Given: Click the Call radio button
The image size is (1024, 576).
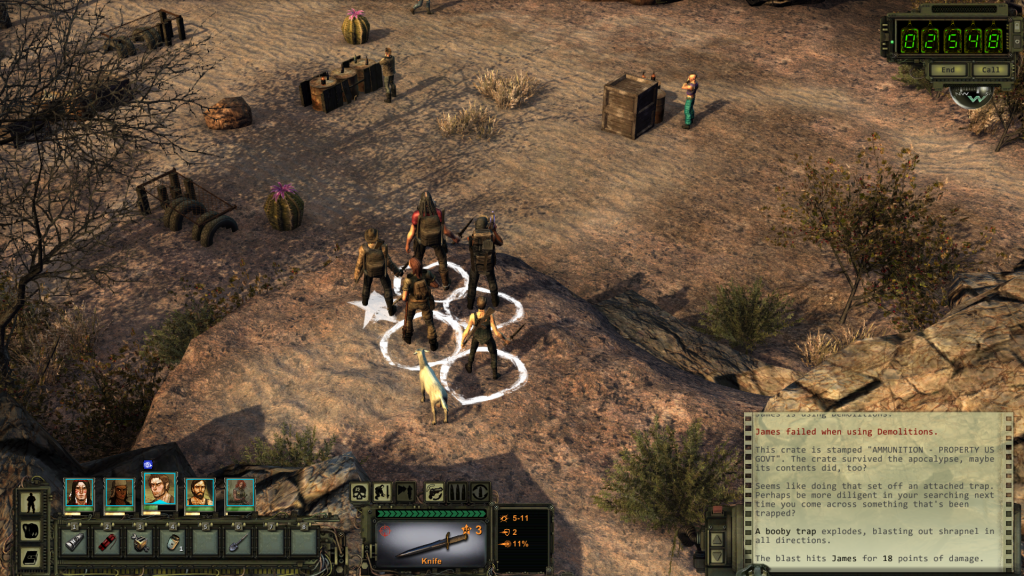Looking at the screenshot, I should (989, 70).
